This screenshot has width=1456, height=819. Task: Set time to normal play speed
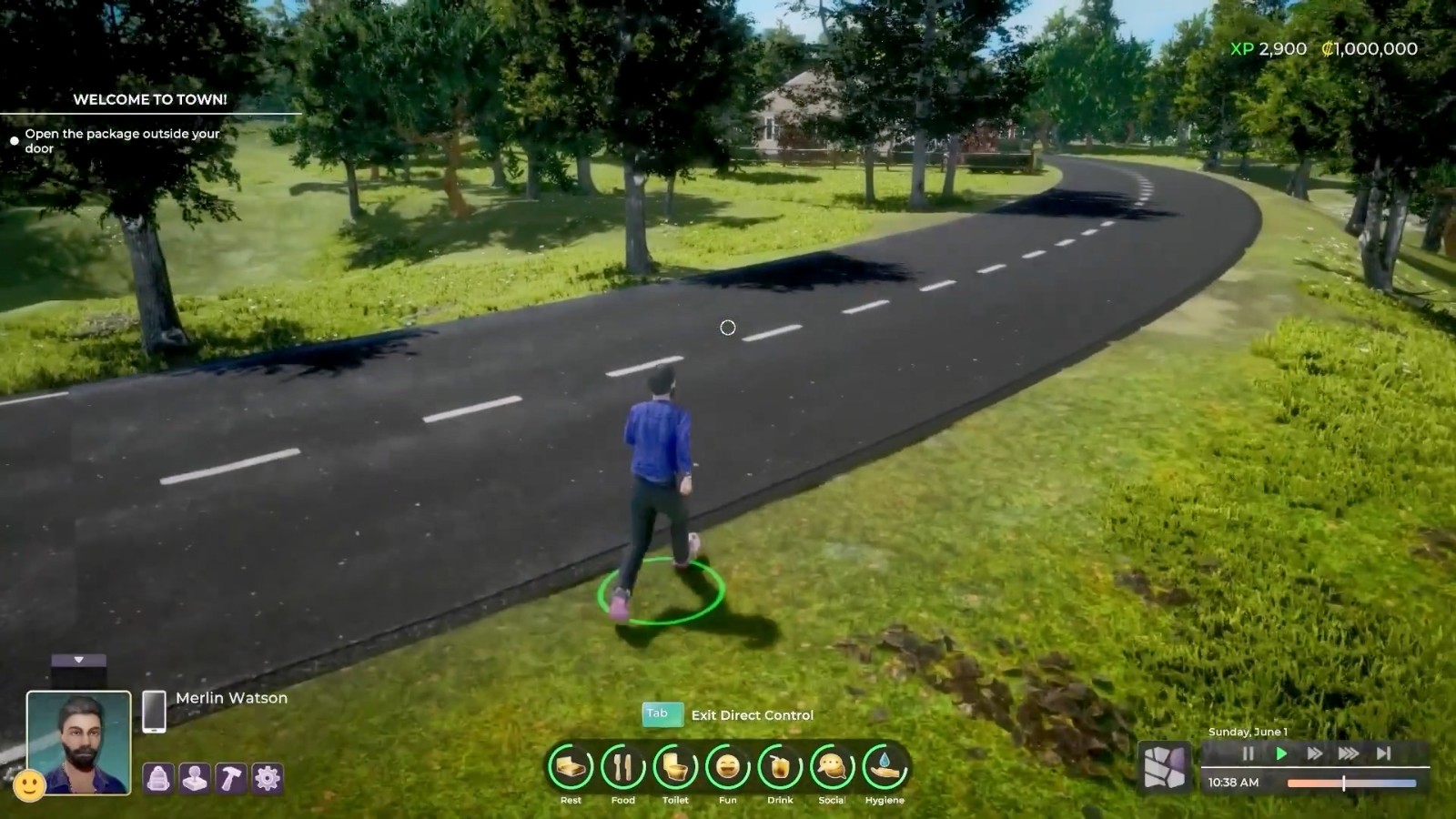click(1281, 753)
